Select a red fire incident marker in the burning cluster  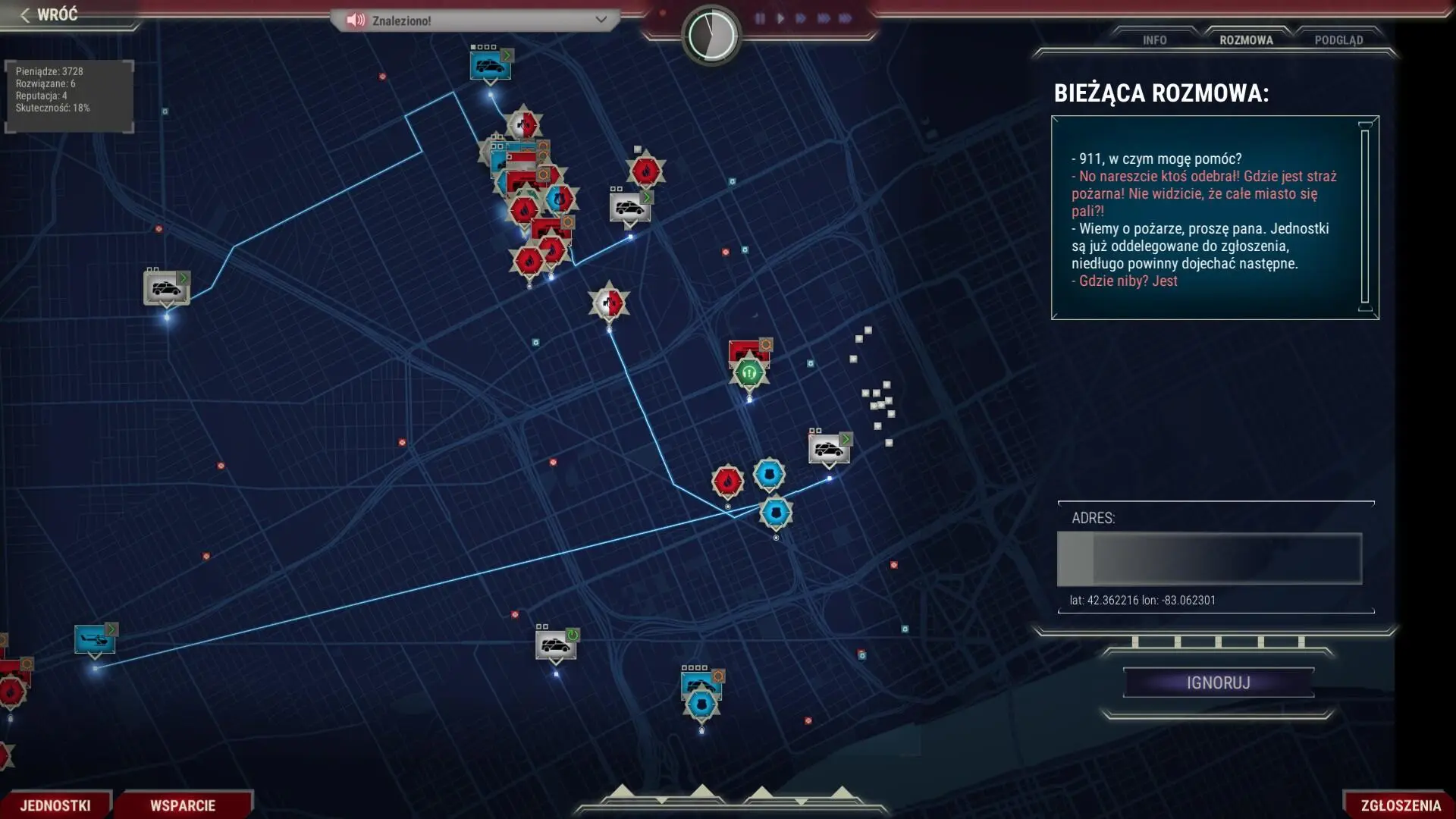[529, 262]
